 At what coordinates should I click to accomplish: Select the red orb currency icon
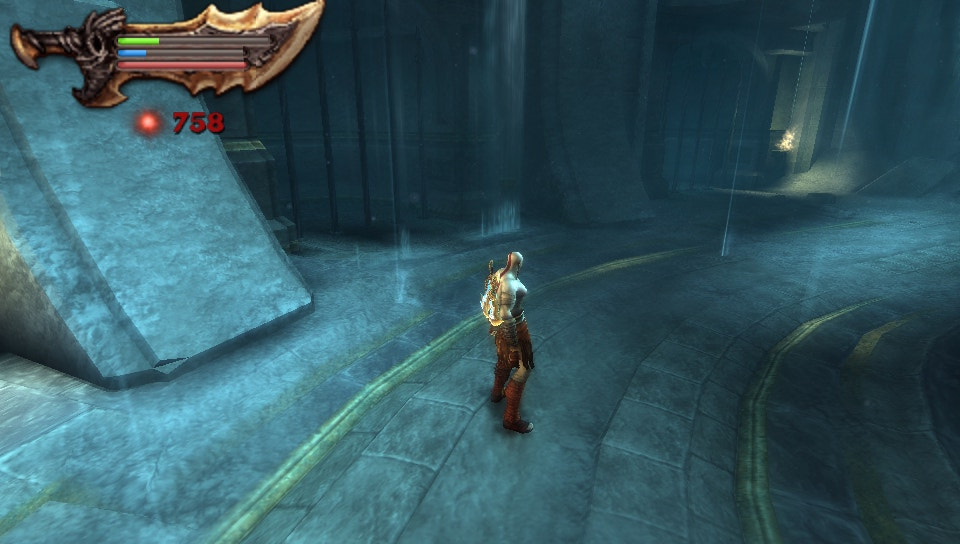(x=149, y=123)
